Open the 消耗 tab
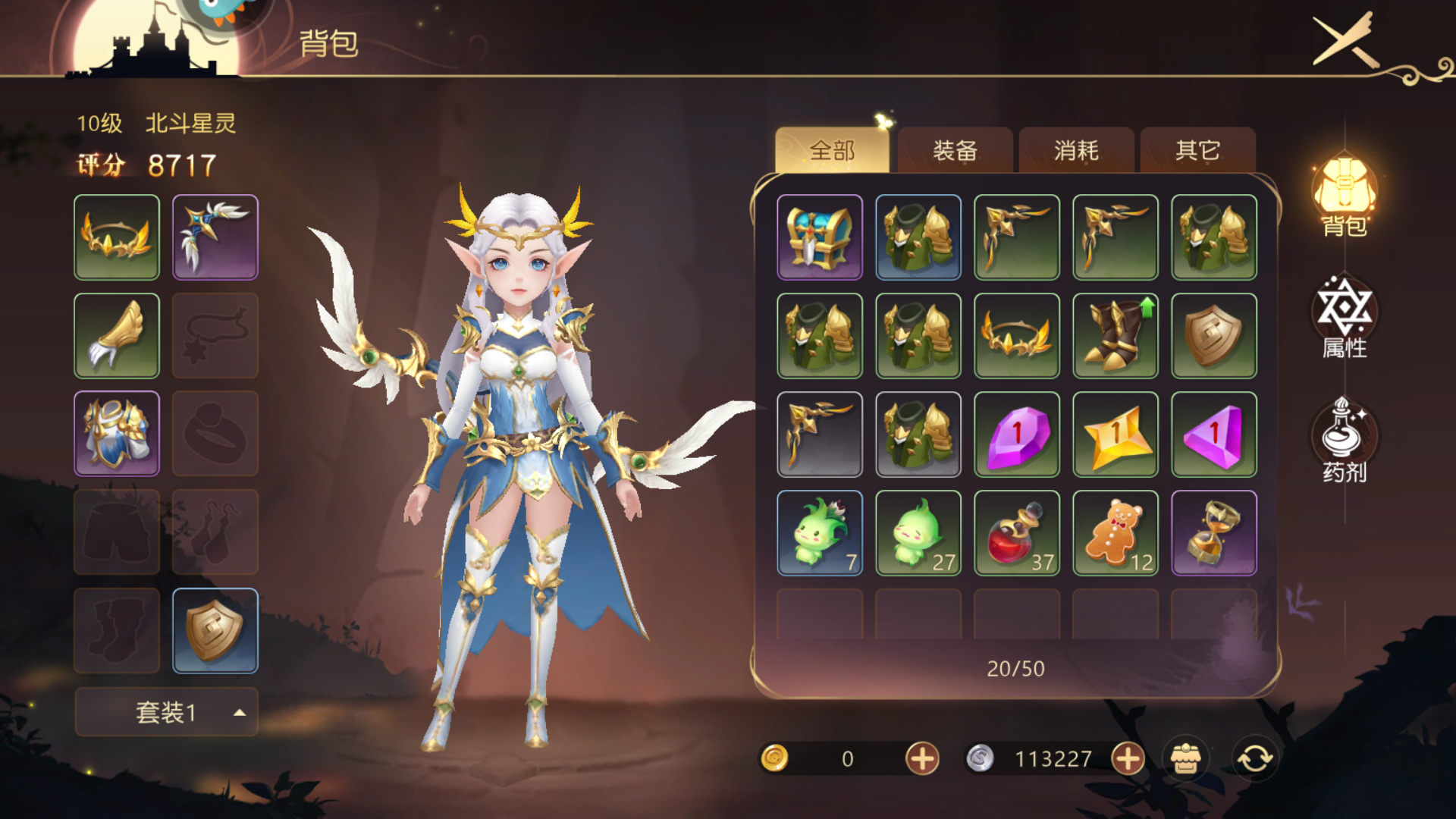This screenshot has width=1456, height=819. (1076, 150)
